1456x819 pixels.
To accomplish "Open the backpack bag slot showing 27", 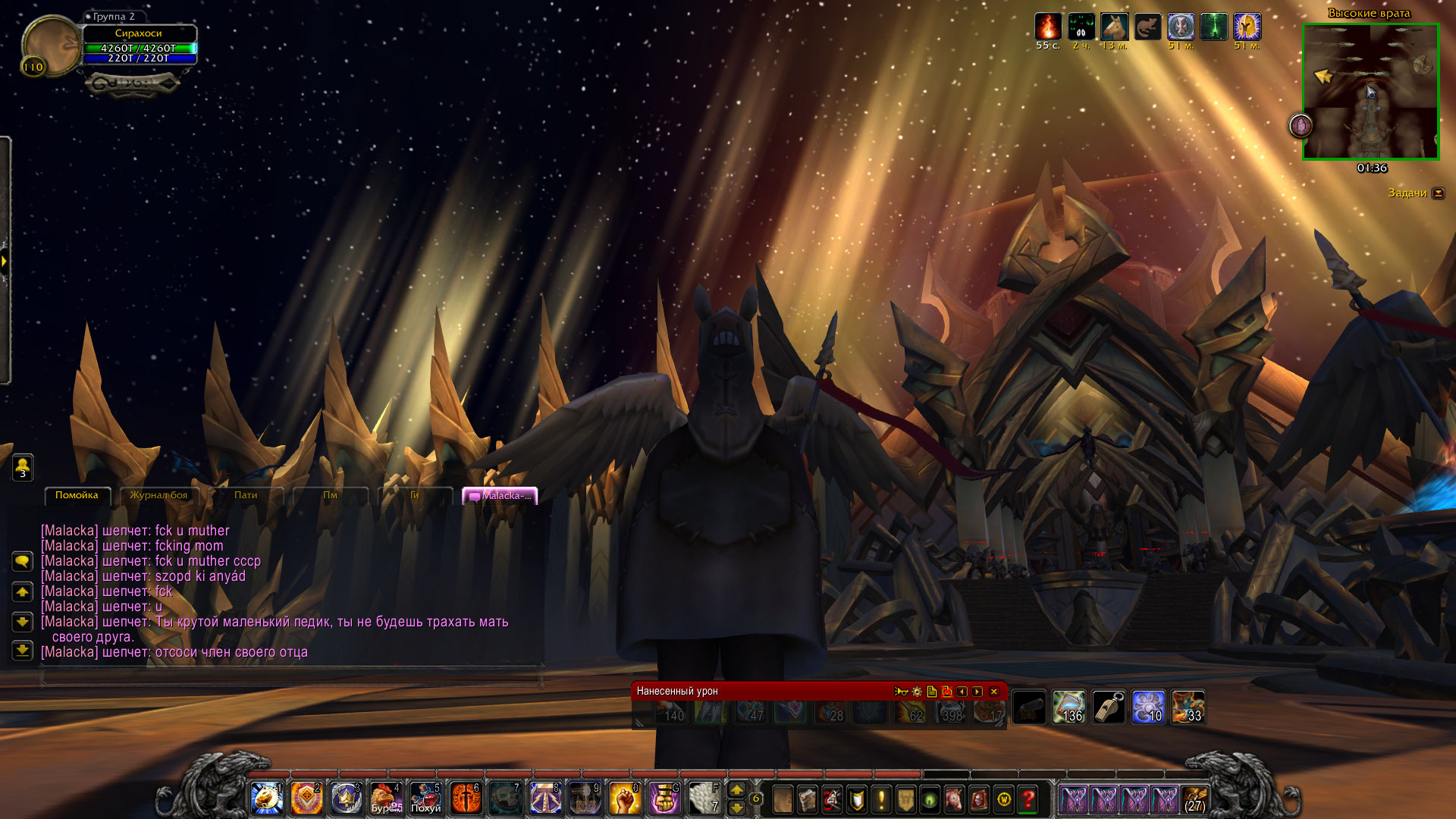I will coord(1195,799).
